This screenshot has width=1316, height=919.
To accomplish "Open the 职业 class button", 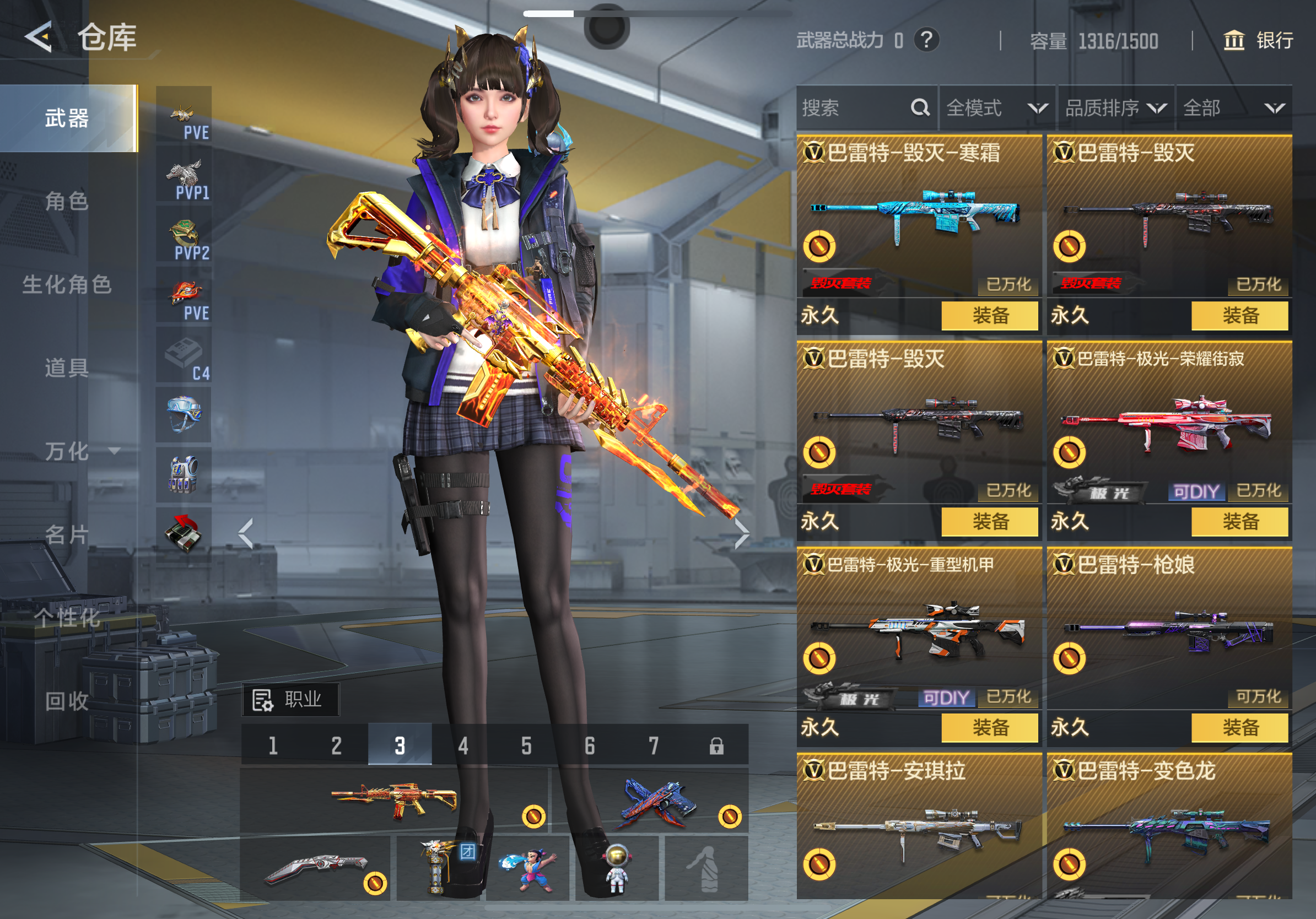I will click(290, 700).
